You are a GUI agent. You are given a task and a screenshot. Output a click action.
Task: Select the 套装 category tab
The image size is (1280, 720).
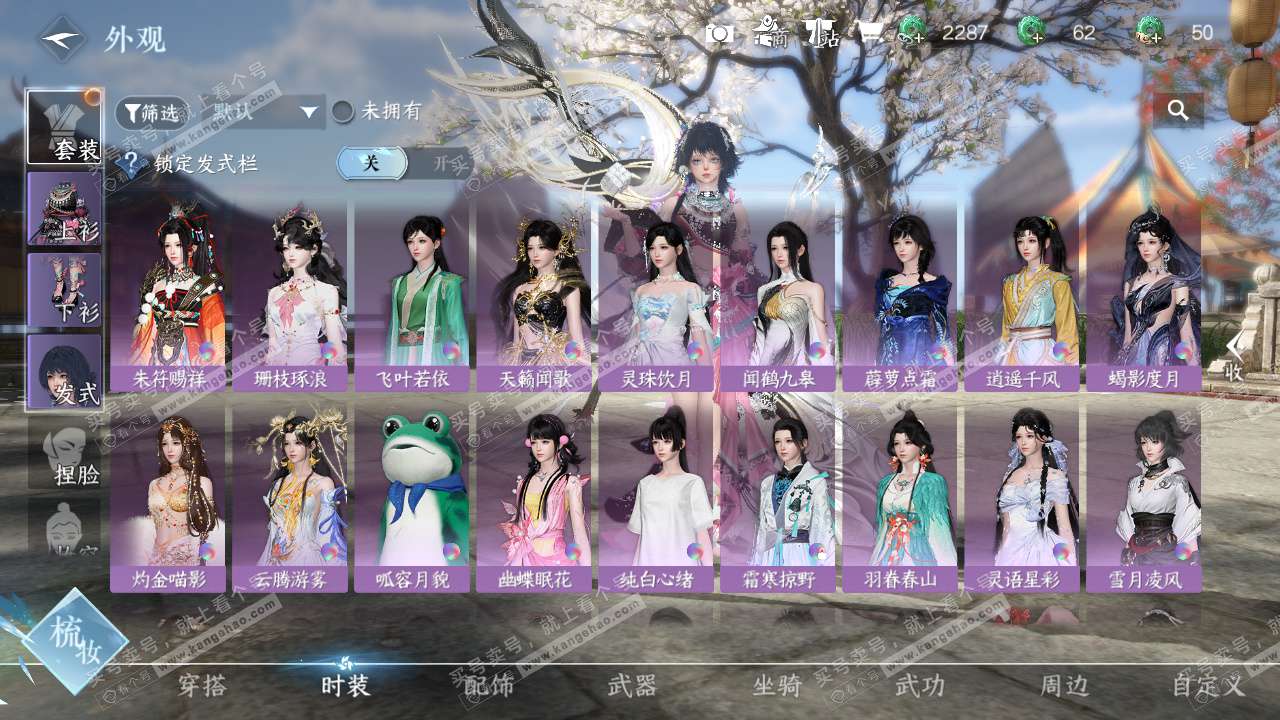(64, 127)
